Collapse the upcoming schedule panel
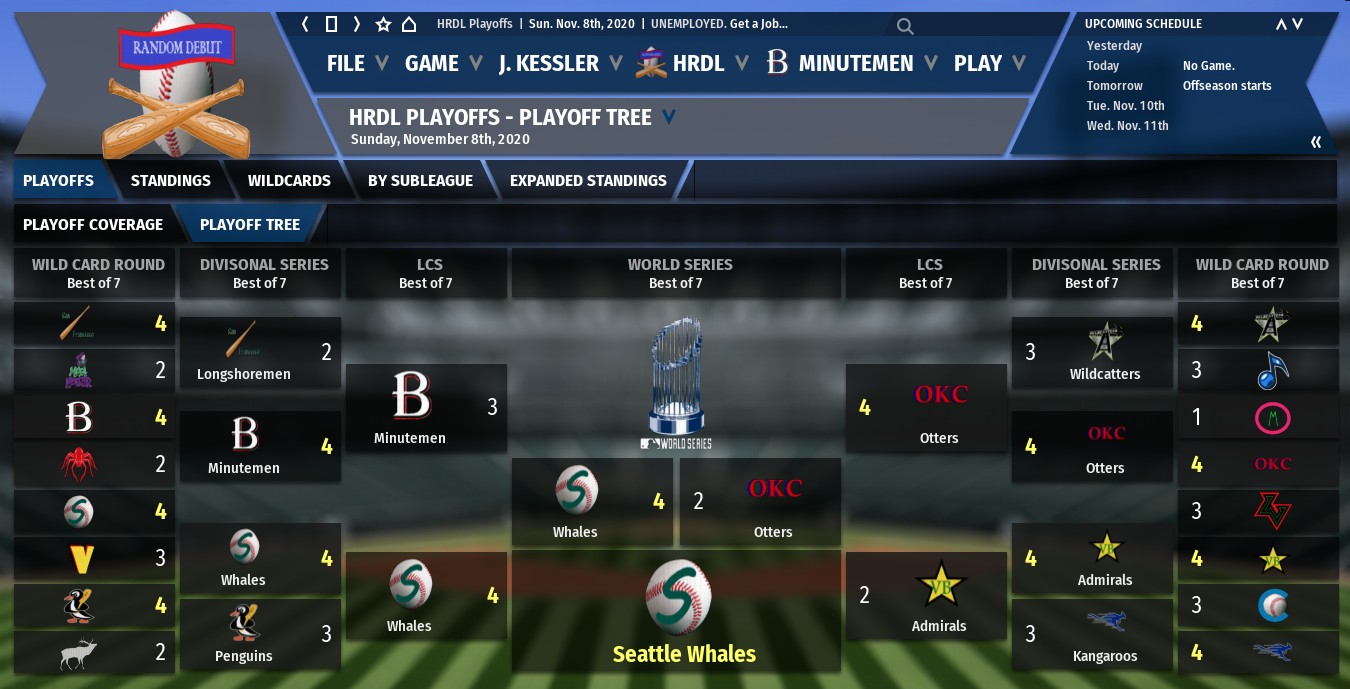1350x689 pixels. [x=1316, y=142]
